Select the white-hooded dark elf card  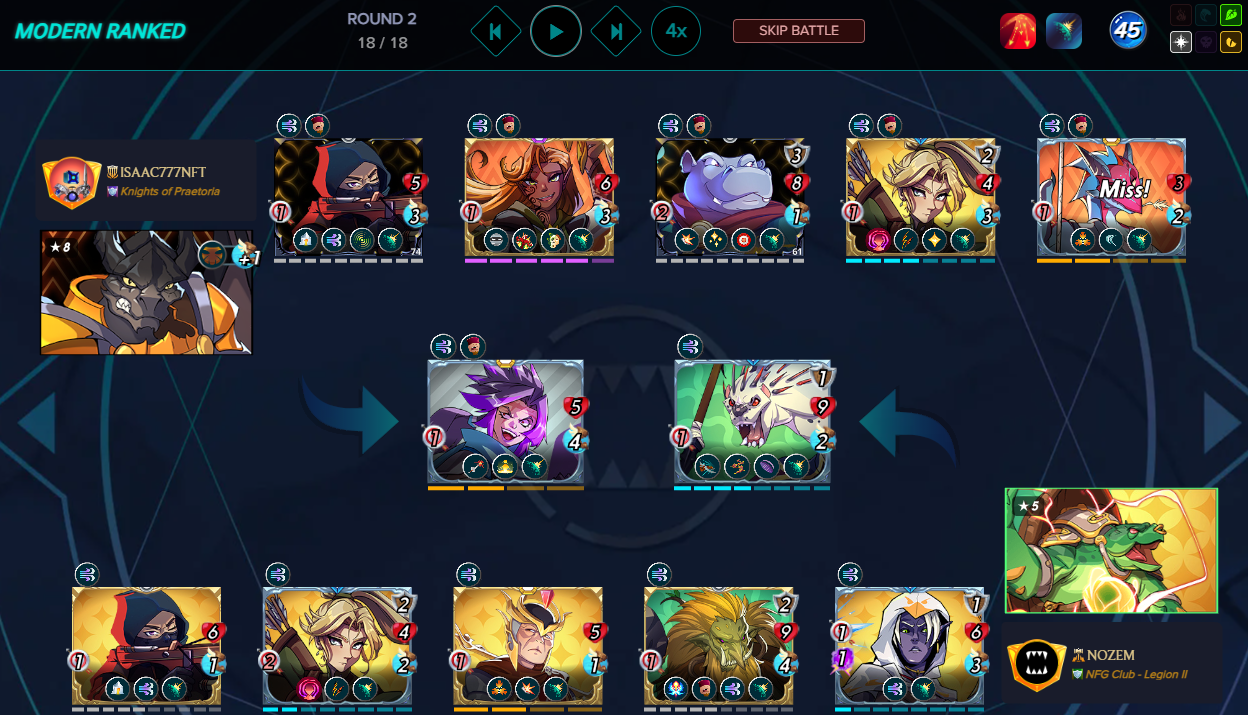[x=910, y=646]
